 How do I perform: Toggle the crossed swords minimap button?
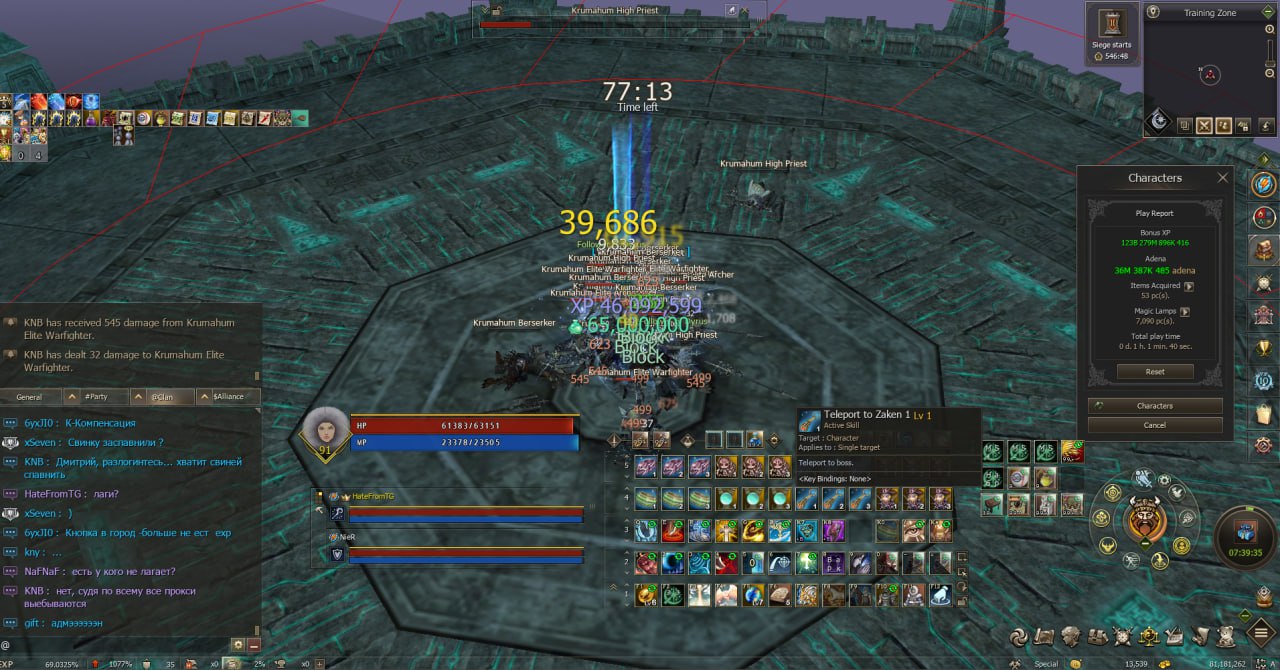click(1204, 125)
